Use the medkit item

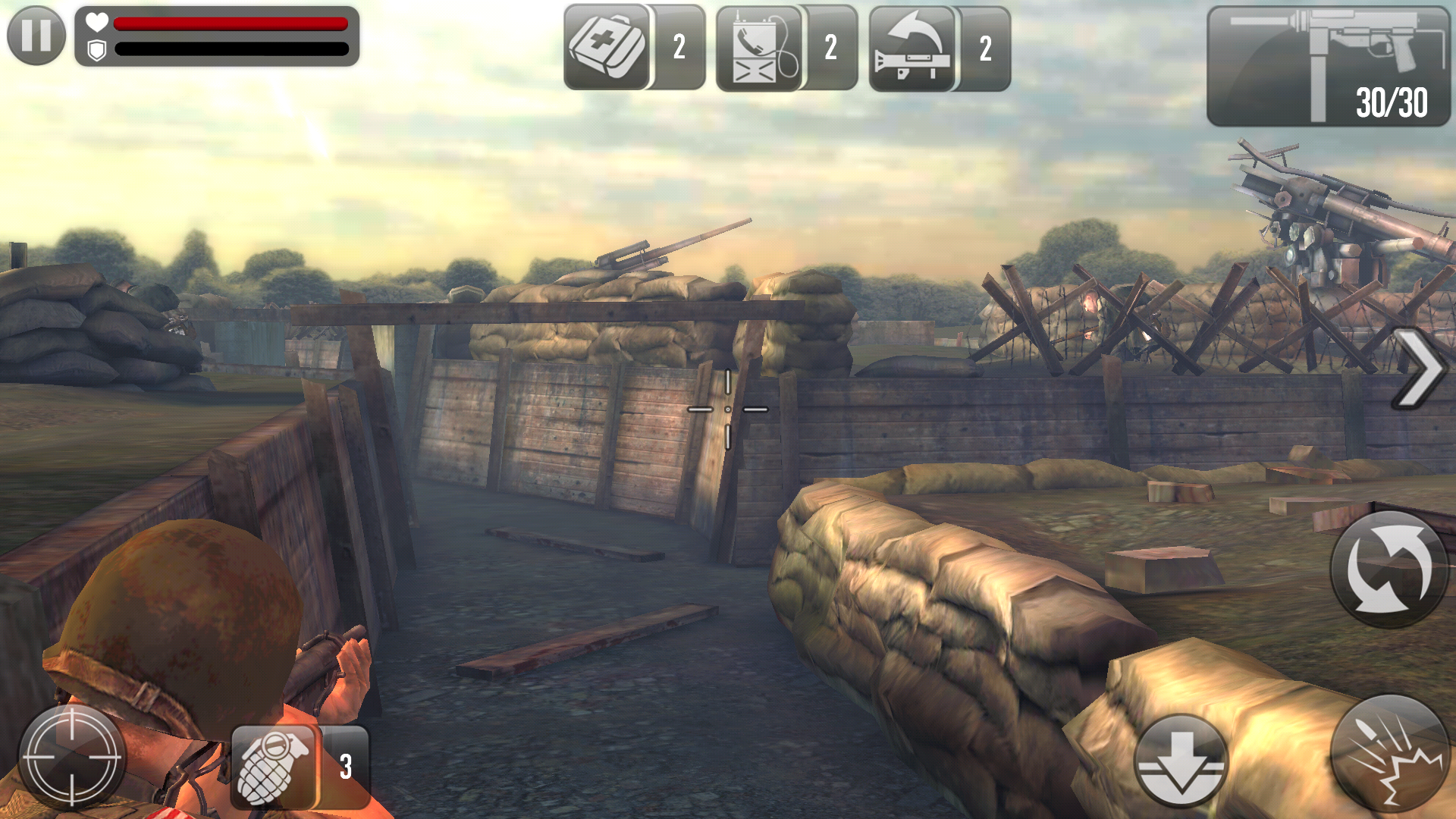click(x=607, y=47)
